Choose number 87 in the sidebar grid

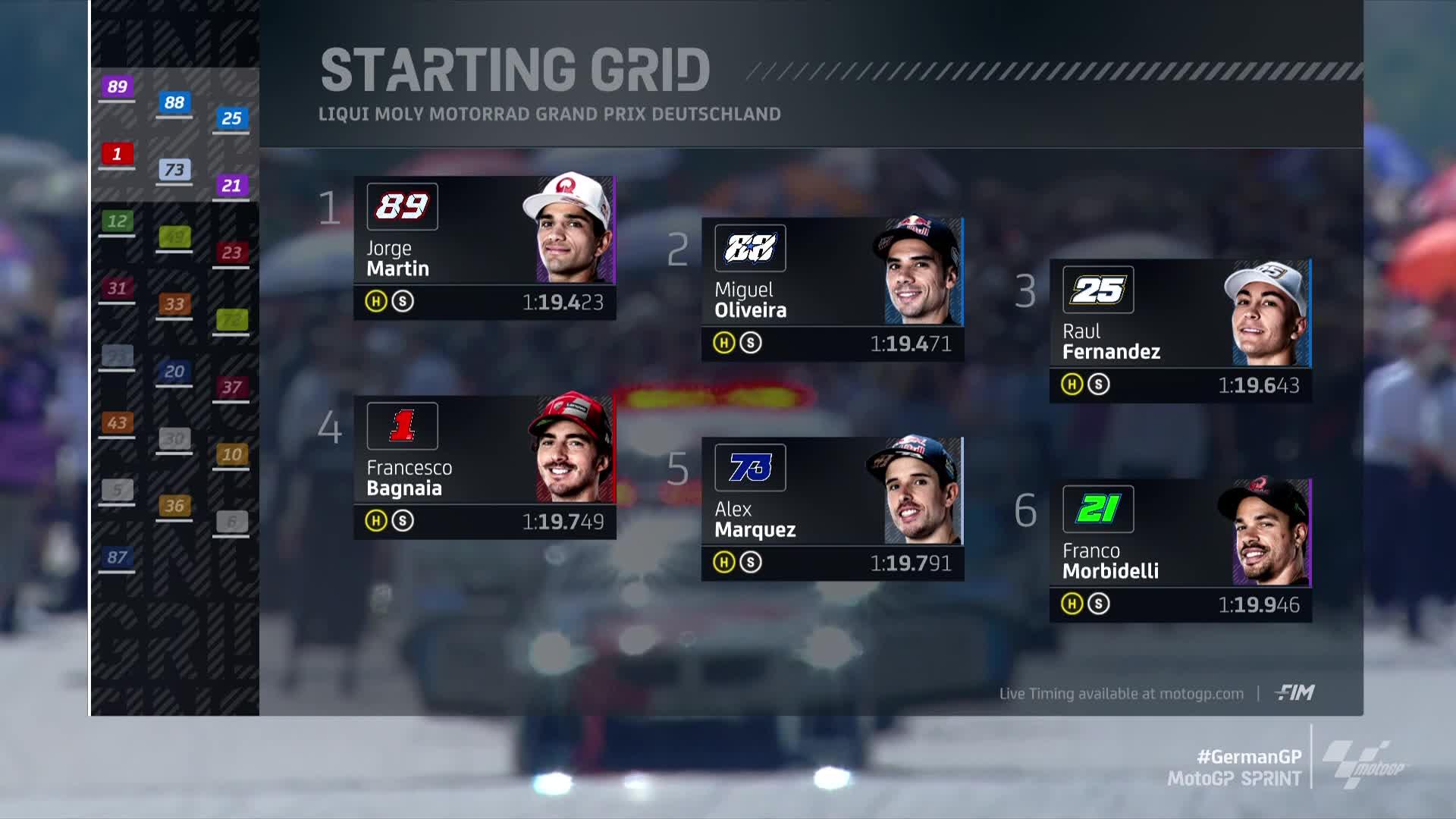pos(117,557)
